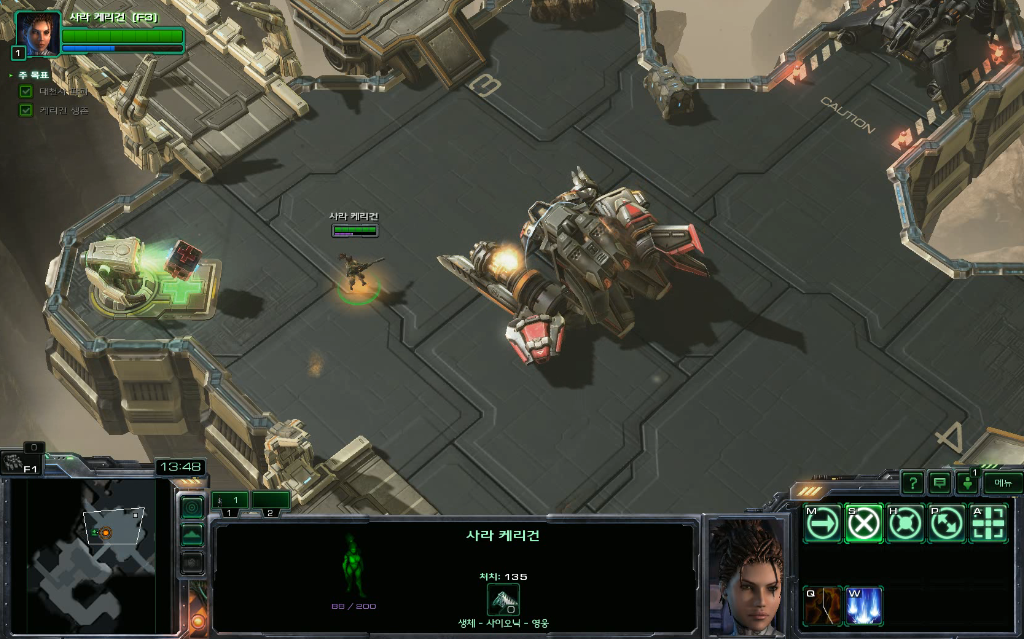Choose the Hold Position command
Image resolution: width=1024 pixels, height=639 pixels.
tap(905, 523)
